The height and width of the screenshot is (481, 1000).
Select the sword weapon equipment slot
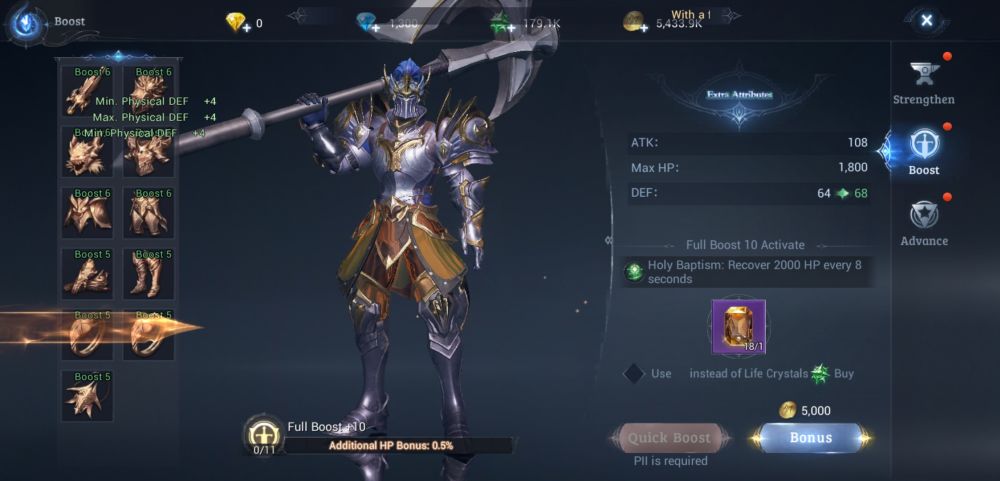87,92
